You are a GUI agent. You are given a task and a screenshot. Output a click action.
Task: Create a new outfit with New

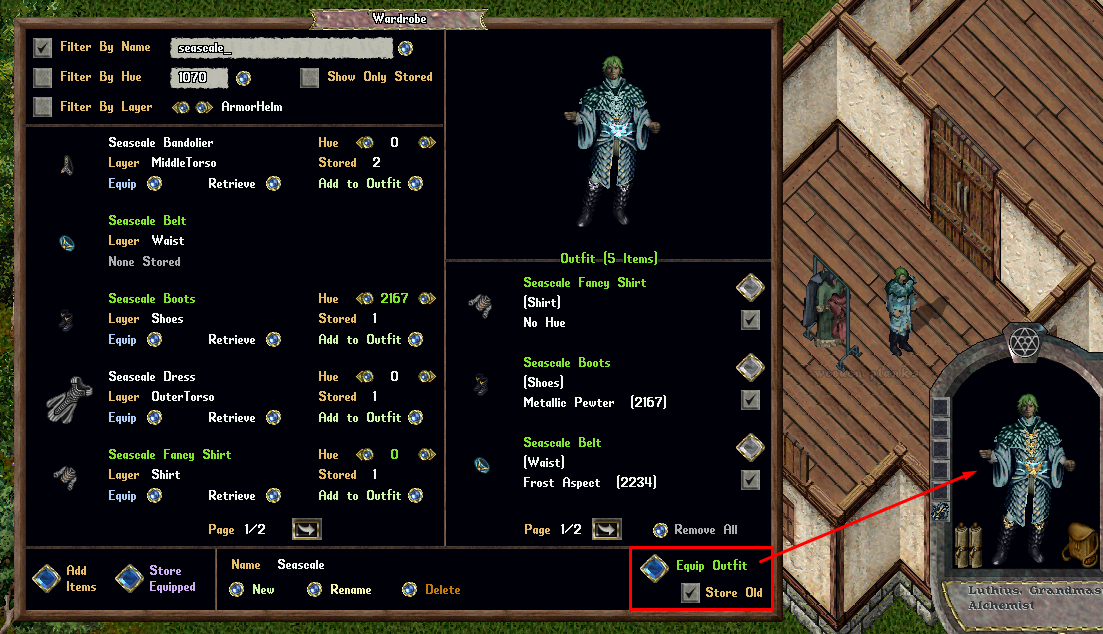point(236,590)
